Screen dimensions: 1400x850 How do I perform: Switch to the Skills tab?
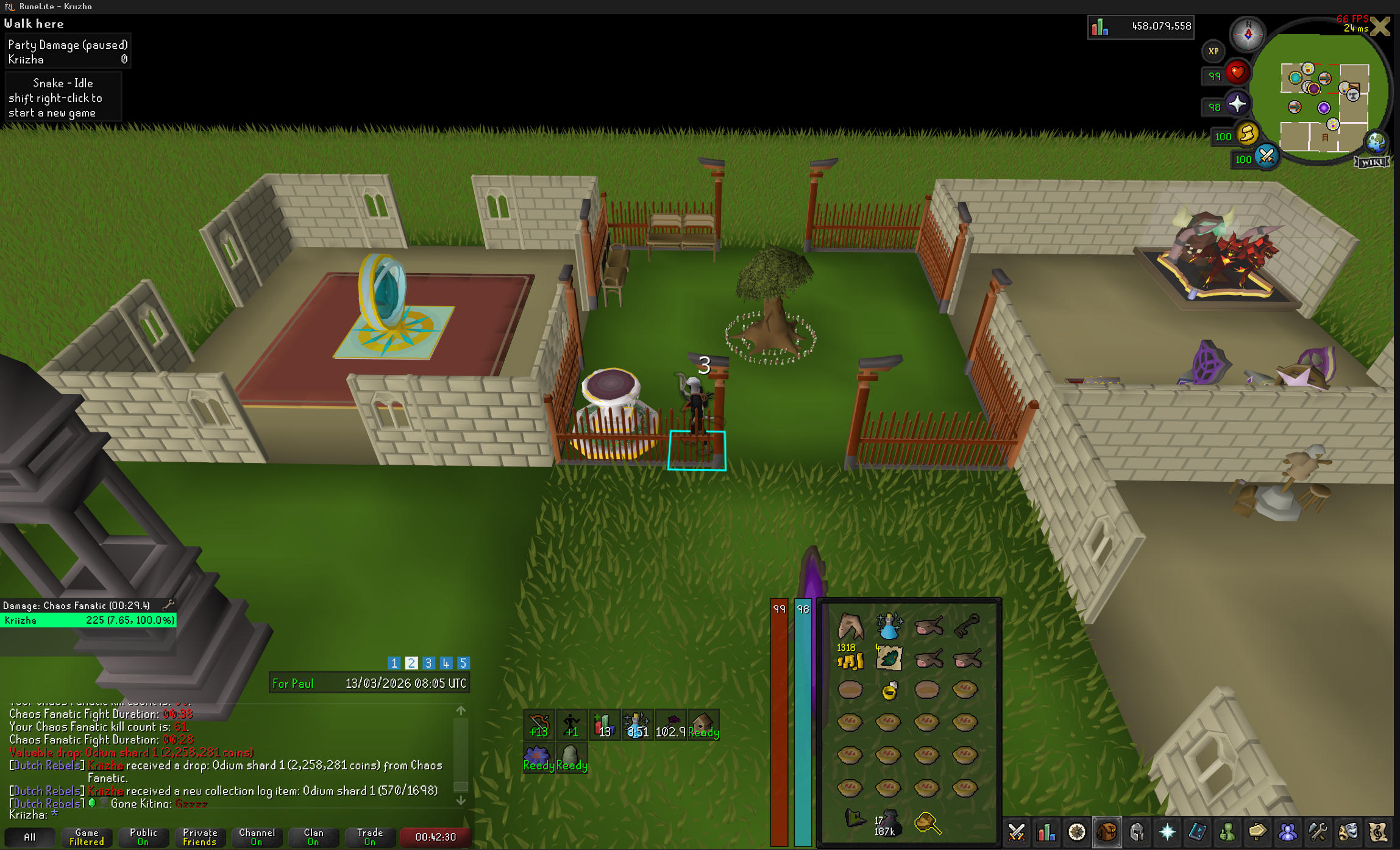tap(1046, 832)
